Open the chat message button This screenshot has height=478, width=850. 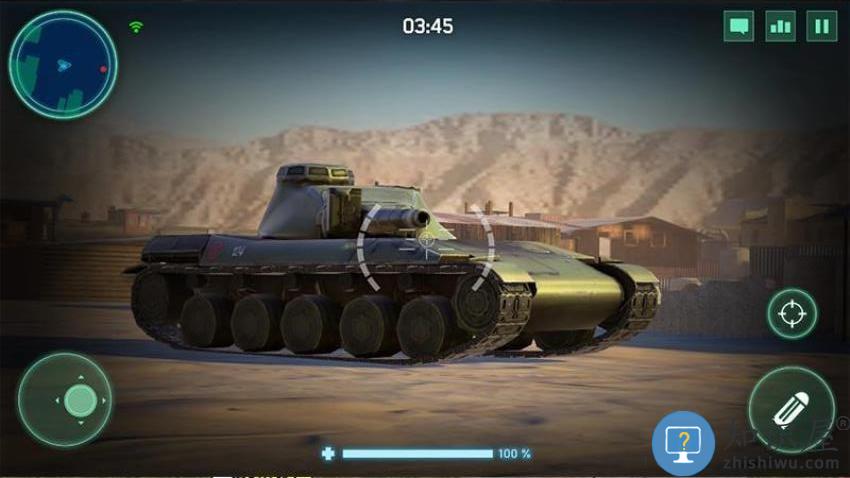739,26
